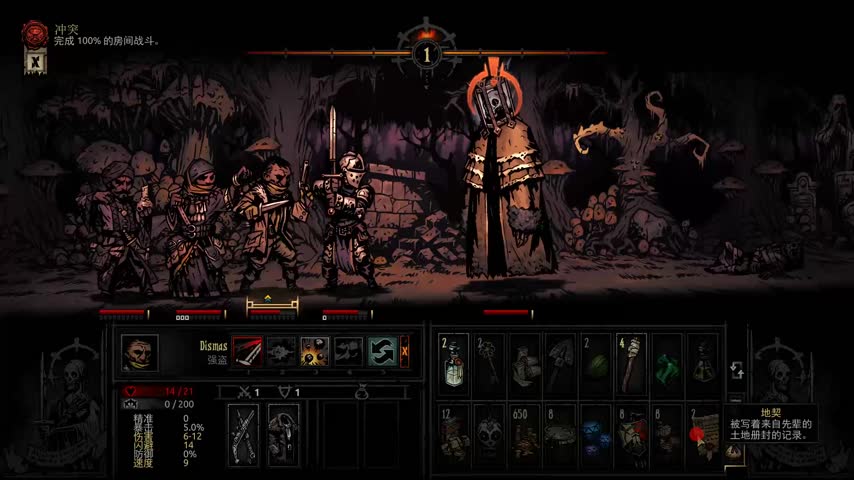Choose the move/swap position skill

(382, 351)
